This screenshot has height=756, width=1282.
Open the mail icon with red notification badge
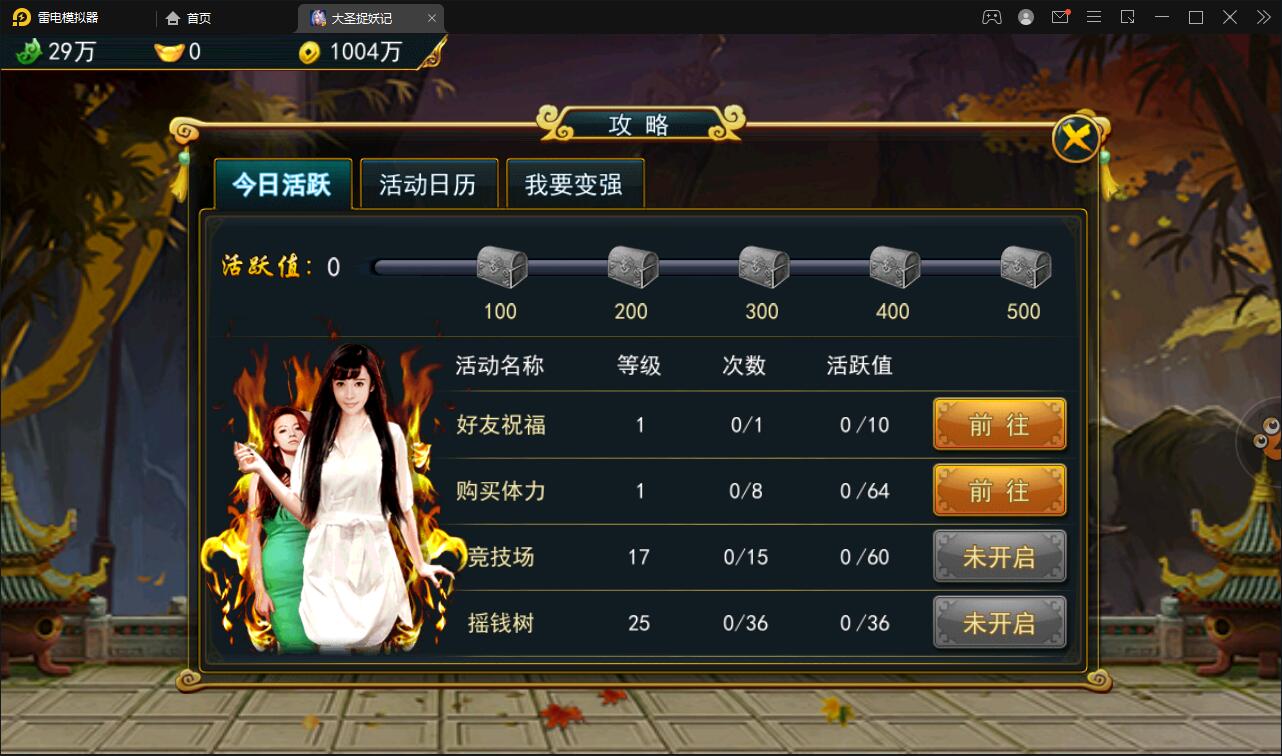pos(1060,17)
